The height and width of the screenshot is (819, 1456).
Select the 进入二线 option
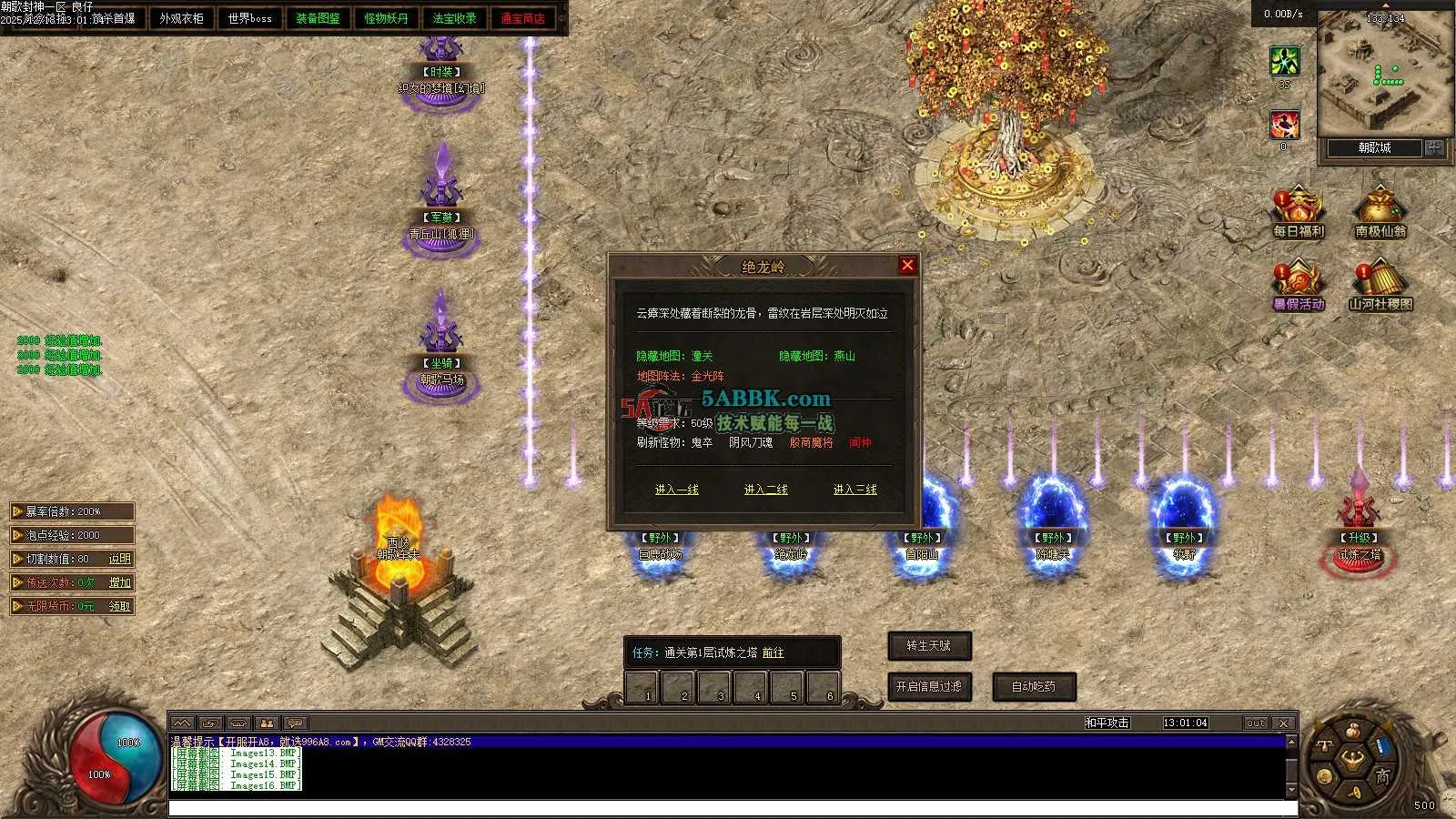(x=766, y=490)
